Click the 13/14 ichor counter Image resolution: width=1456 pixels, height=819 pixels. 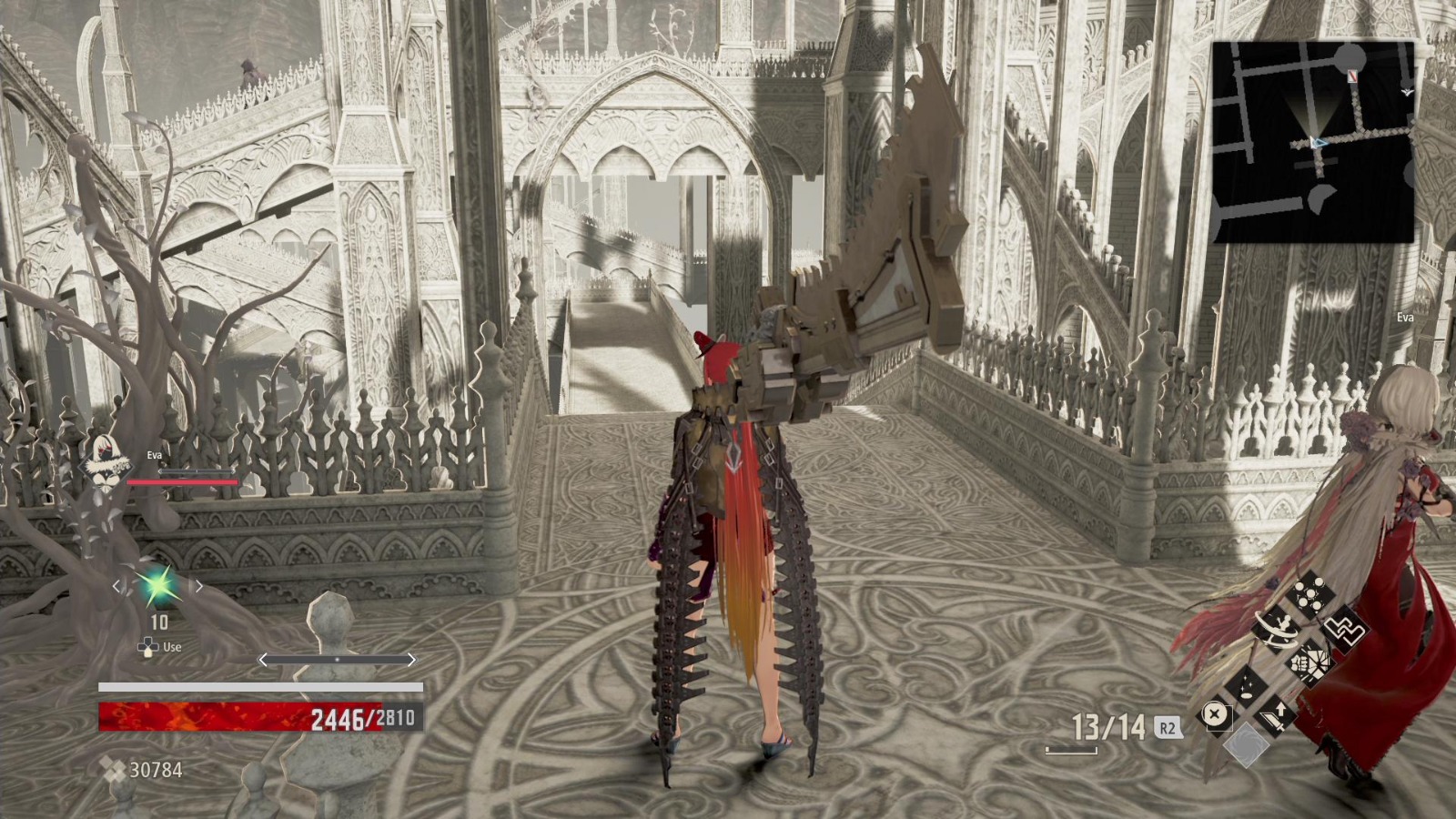(x=1109, y=725)
